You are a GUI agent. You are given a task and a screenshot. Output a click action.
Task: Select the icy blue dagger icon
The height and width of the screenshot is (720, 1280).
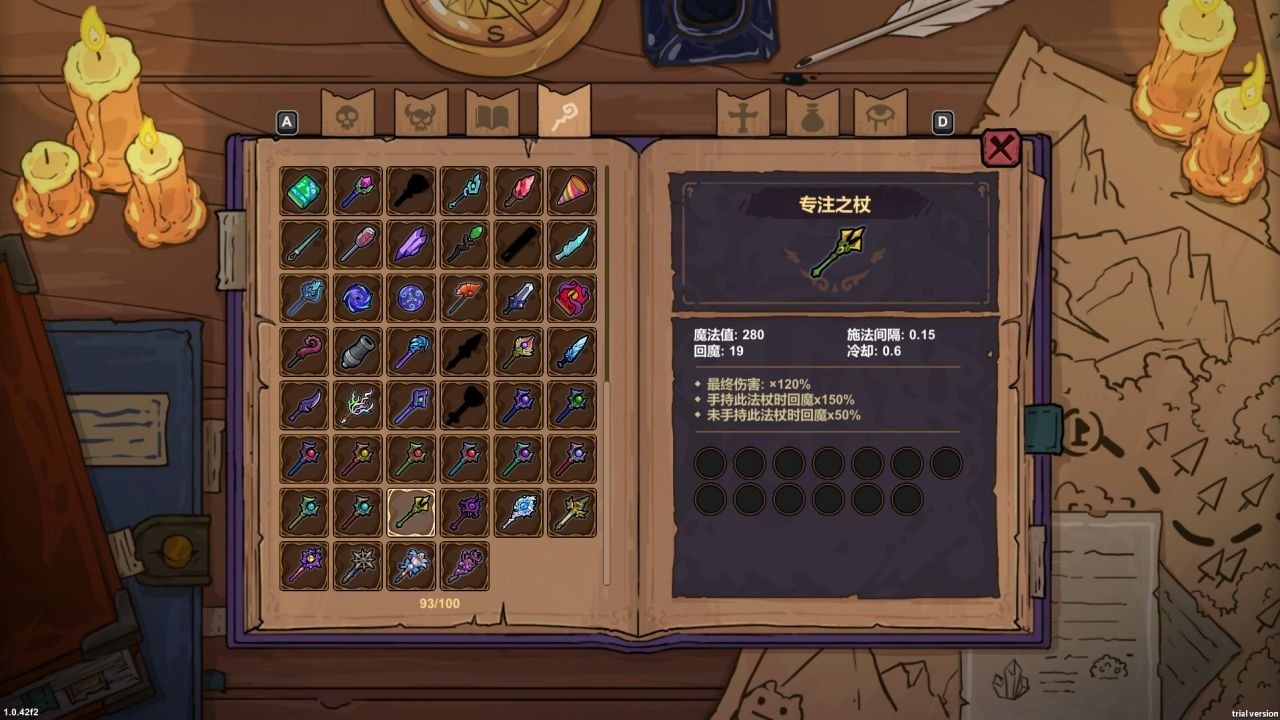(570, 244)
